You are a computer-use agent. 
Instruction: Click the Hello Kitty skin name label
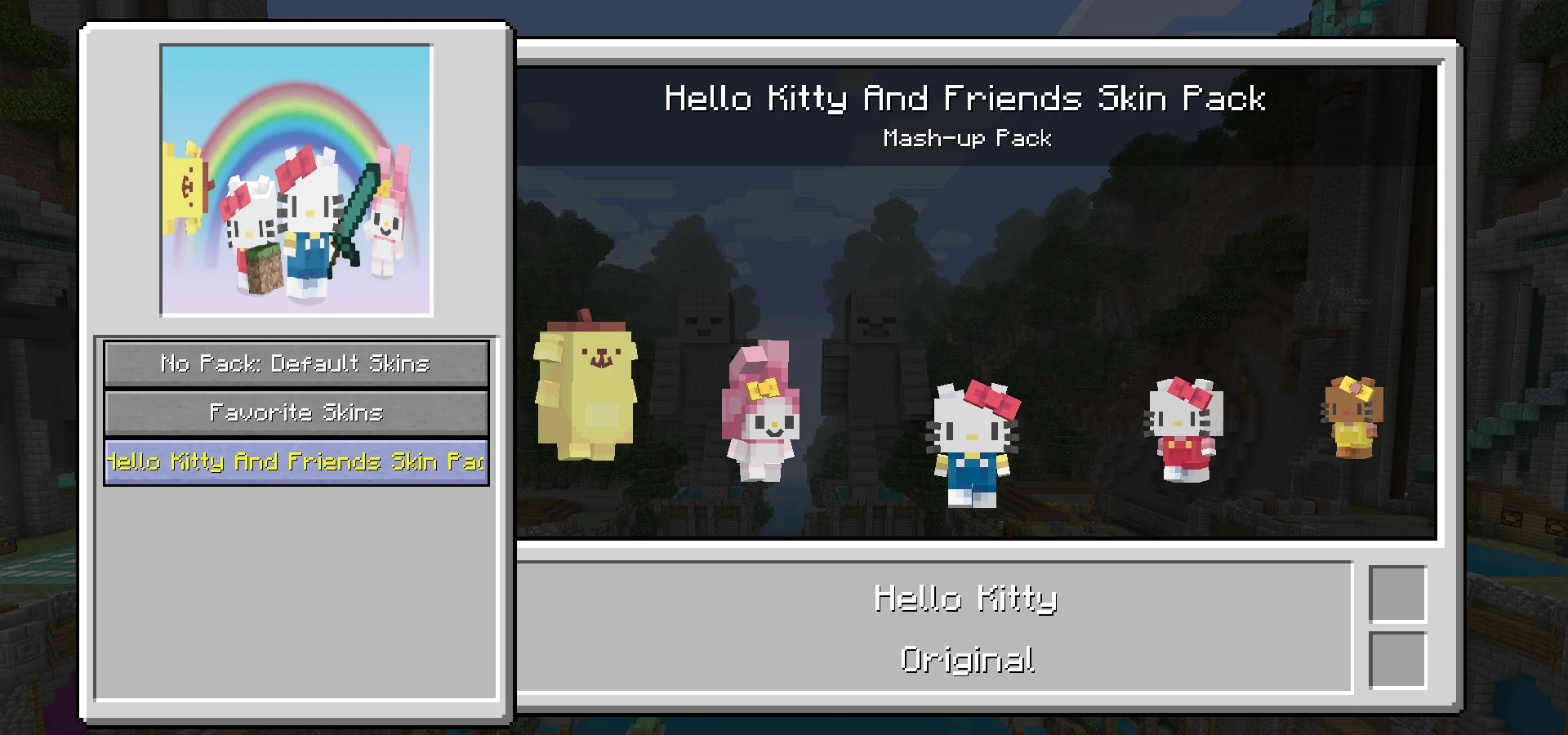[x=966, y=599]
